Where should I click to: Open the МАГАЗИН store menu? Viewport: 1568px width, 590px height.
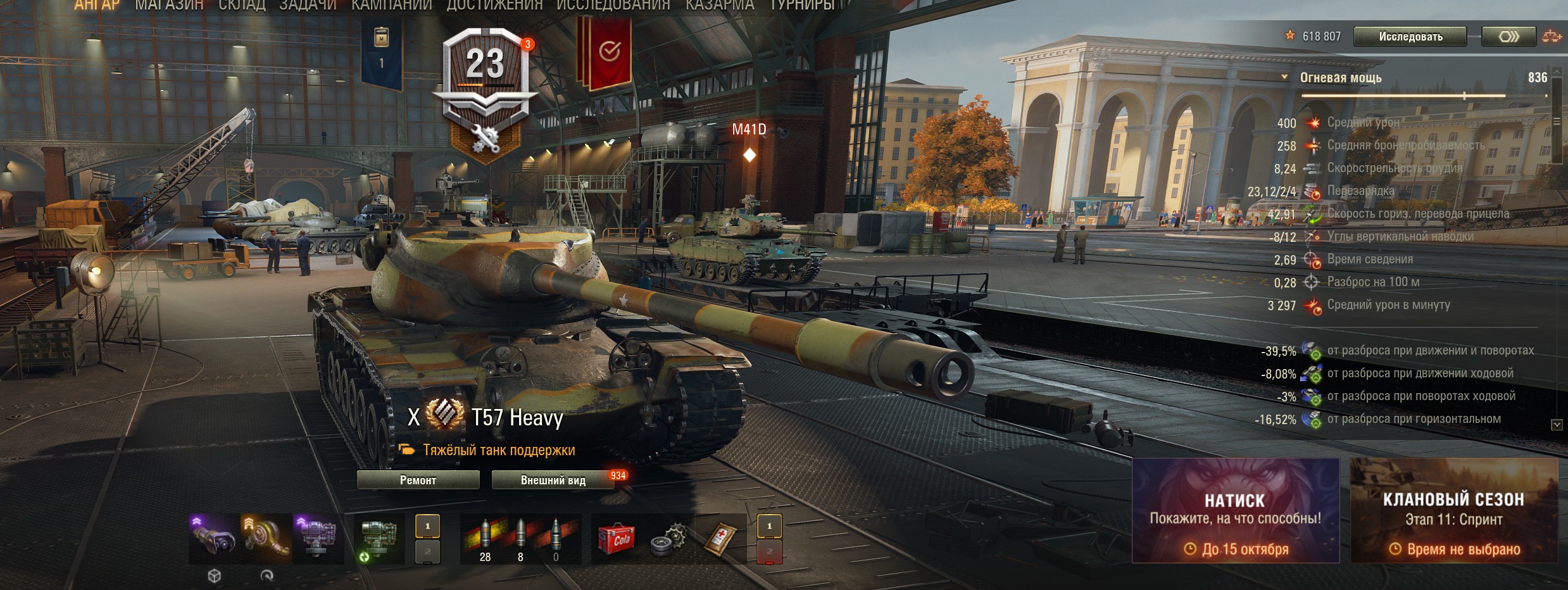(x=169, y=6)
